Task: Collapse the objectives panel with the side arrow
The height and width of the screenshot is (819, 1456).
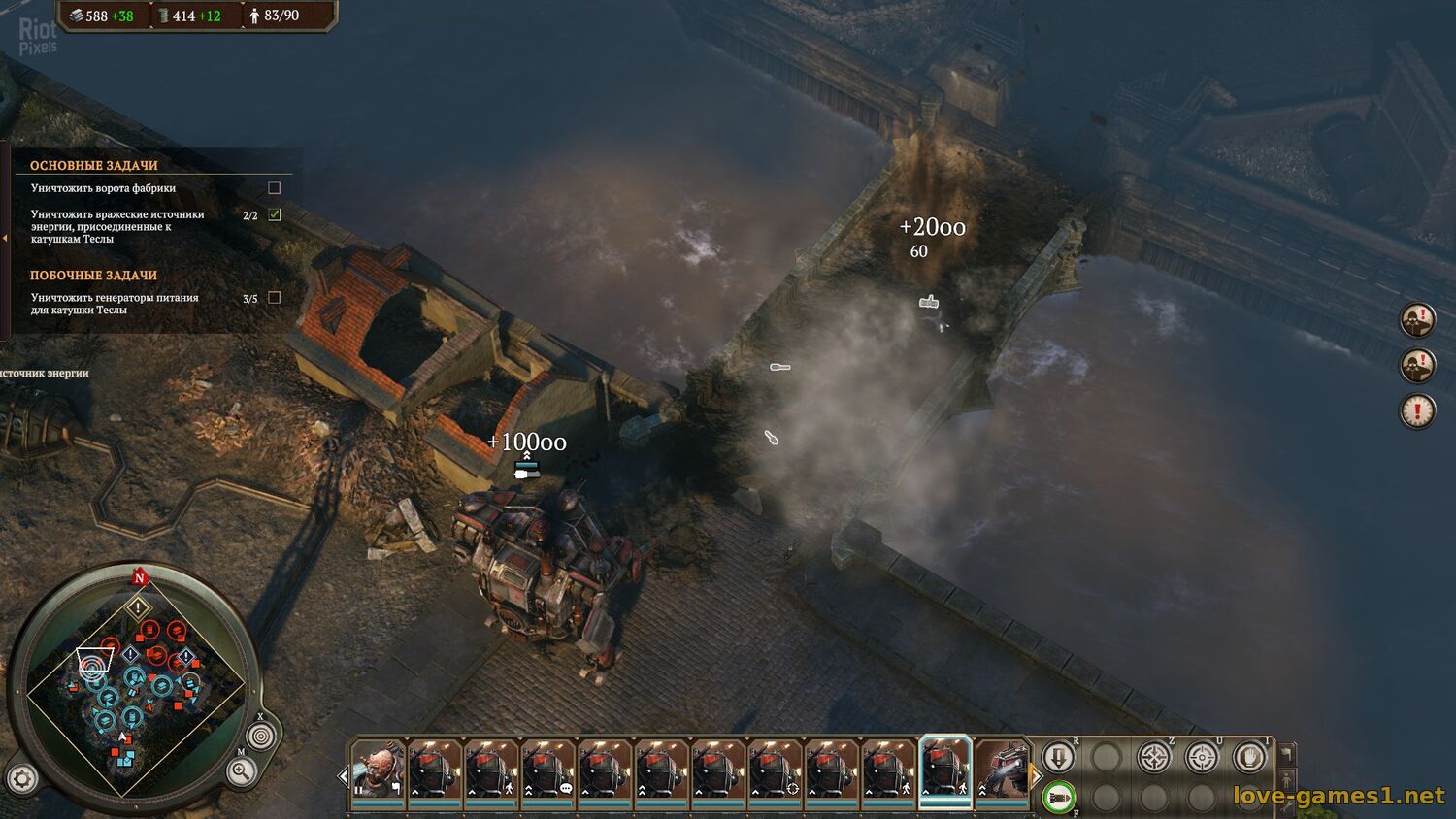Action: (x=5, y=238)
